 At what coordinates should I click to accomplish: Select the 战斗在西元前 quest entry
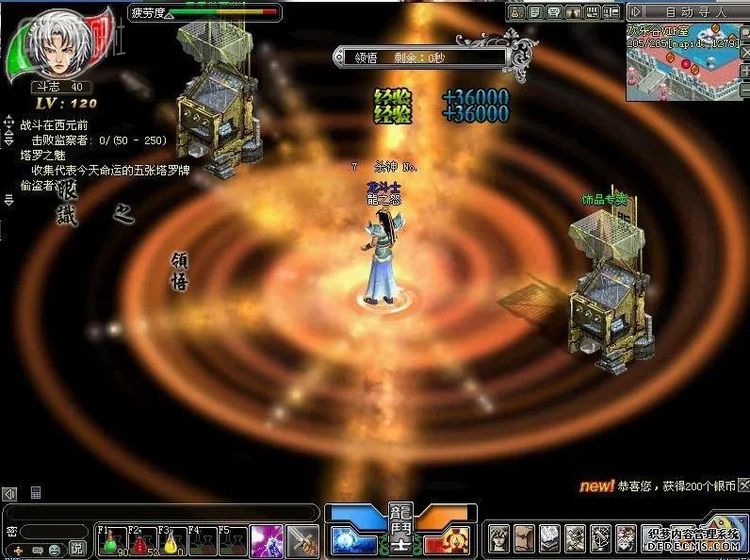[x=55, y=127]
